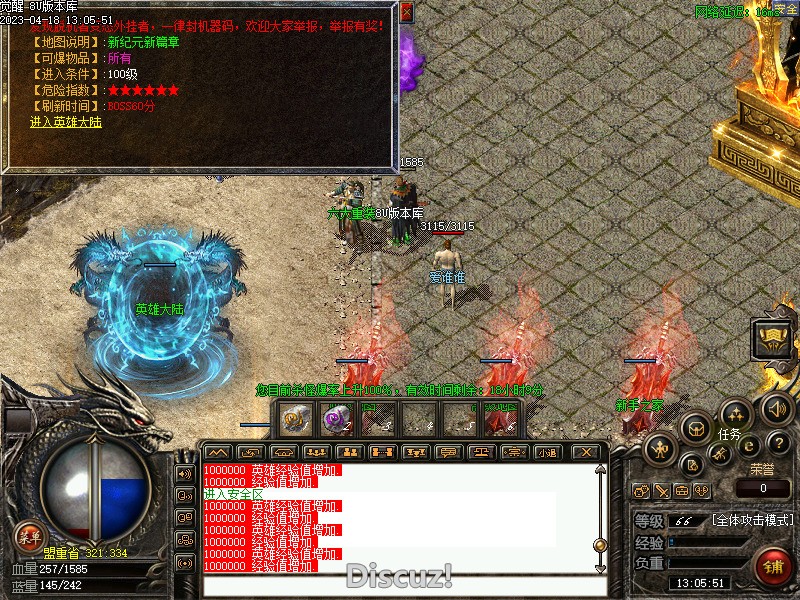Open the character equipment panel icon

pyautogui.click(x=661, y=448)
